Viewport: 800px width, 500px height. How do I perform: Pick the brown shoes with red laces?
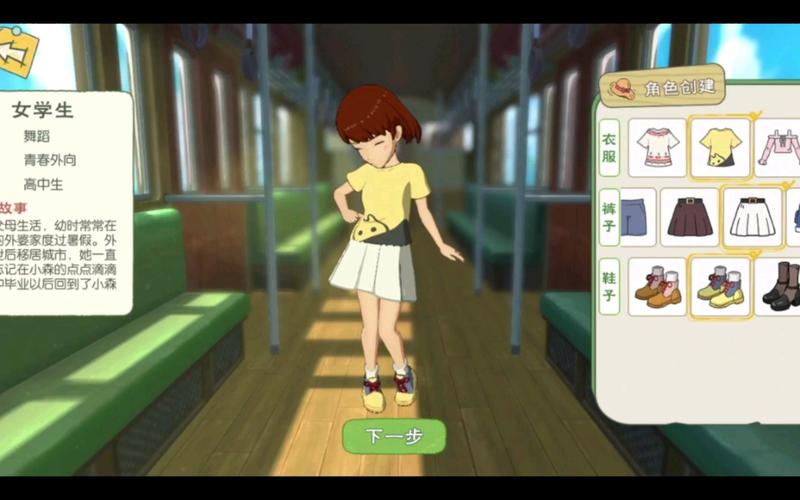point(657,287)
